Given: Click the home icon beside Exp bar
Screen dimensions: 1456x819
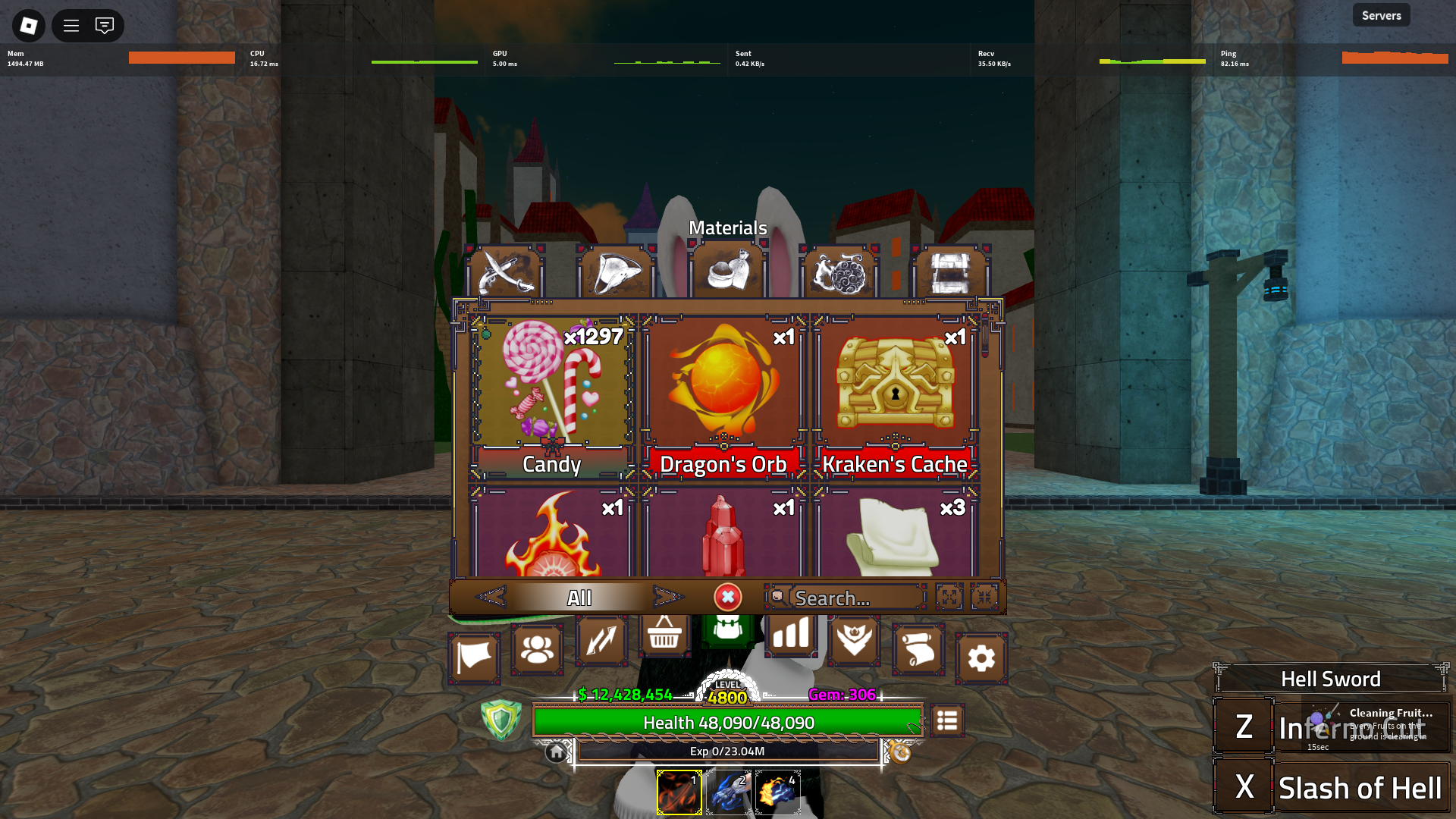Looking at the screenshot, I should click(557, 752).
